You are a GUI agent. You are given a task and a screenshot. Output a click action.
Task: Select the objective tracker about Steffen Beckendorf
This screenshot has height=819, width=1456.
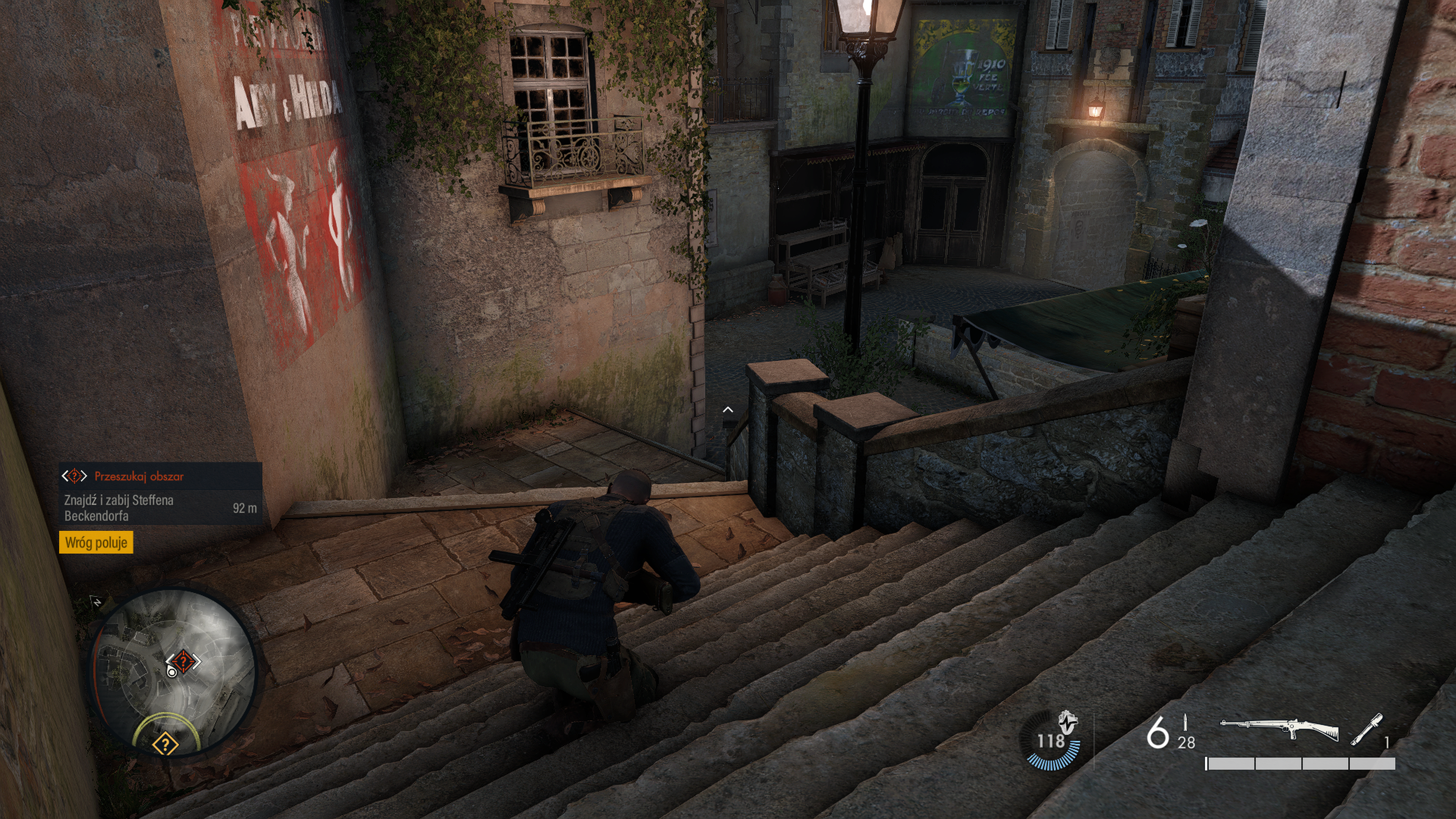(160, 508)
